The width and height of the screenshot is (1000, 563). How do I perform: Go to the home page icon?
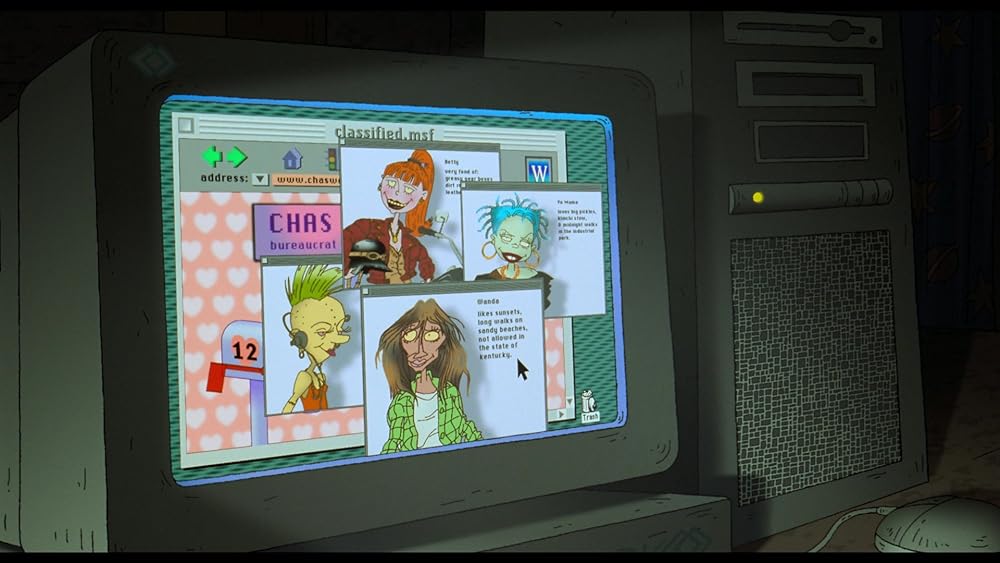(x=292, y=158)
